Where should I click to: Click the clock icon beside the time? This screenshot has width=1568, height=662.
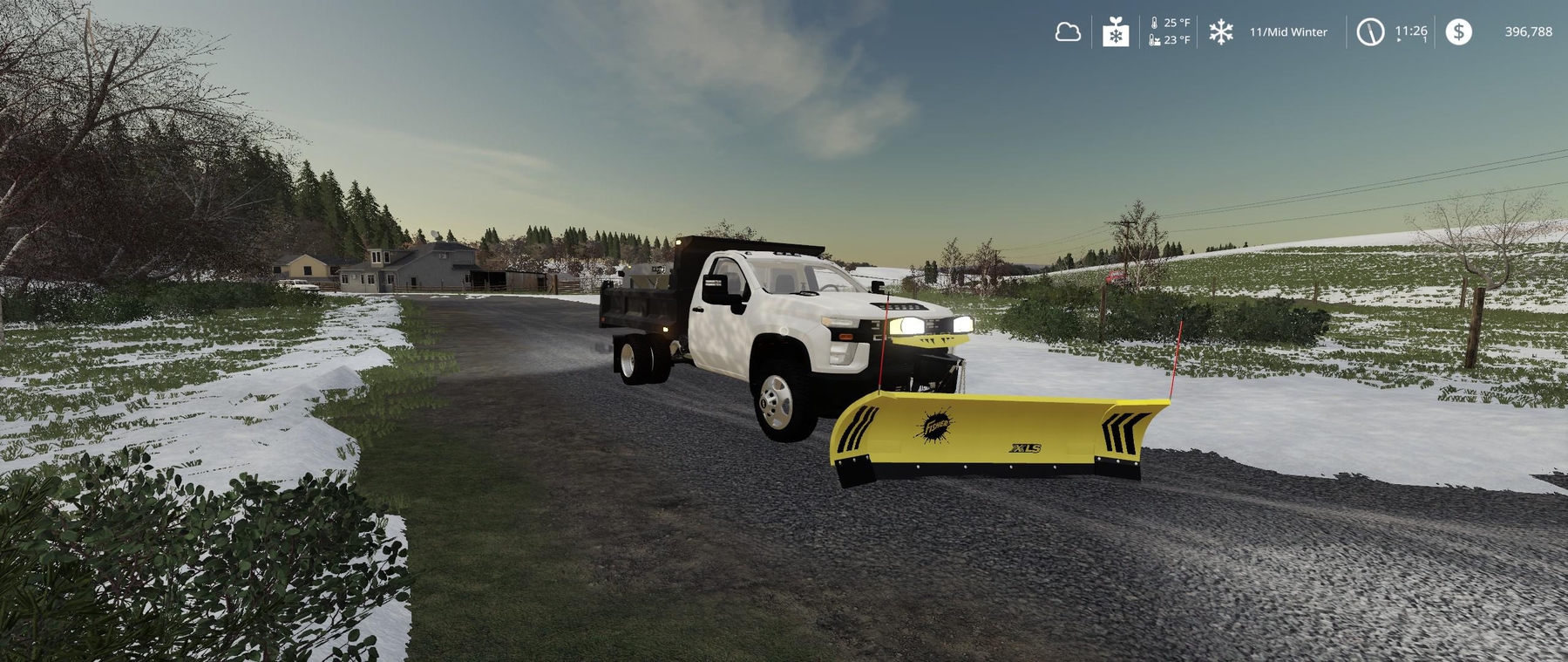click(1369, 32)
